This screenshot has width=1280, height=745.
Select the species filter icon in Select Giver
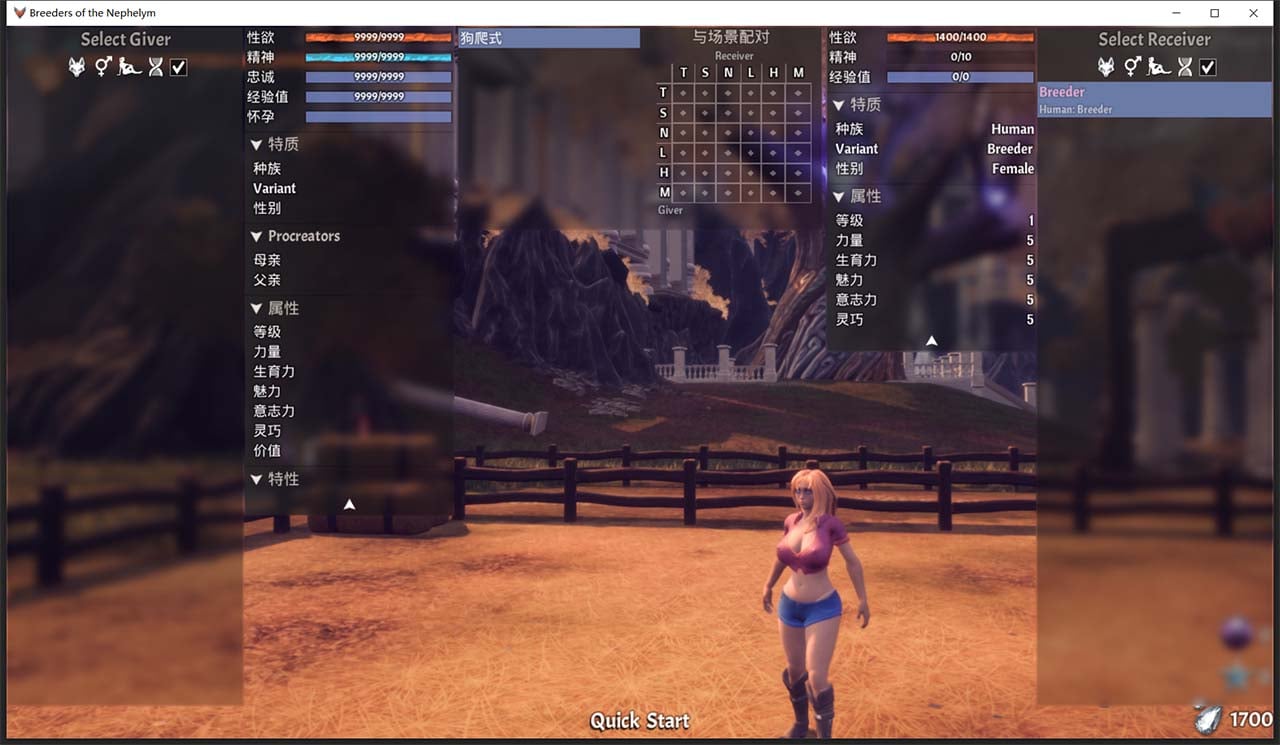point(77,67)
